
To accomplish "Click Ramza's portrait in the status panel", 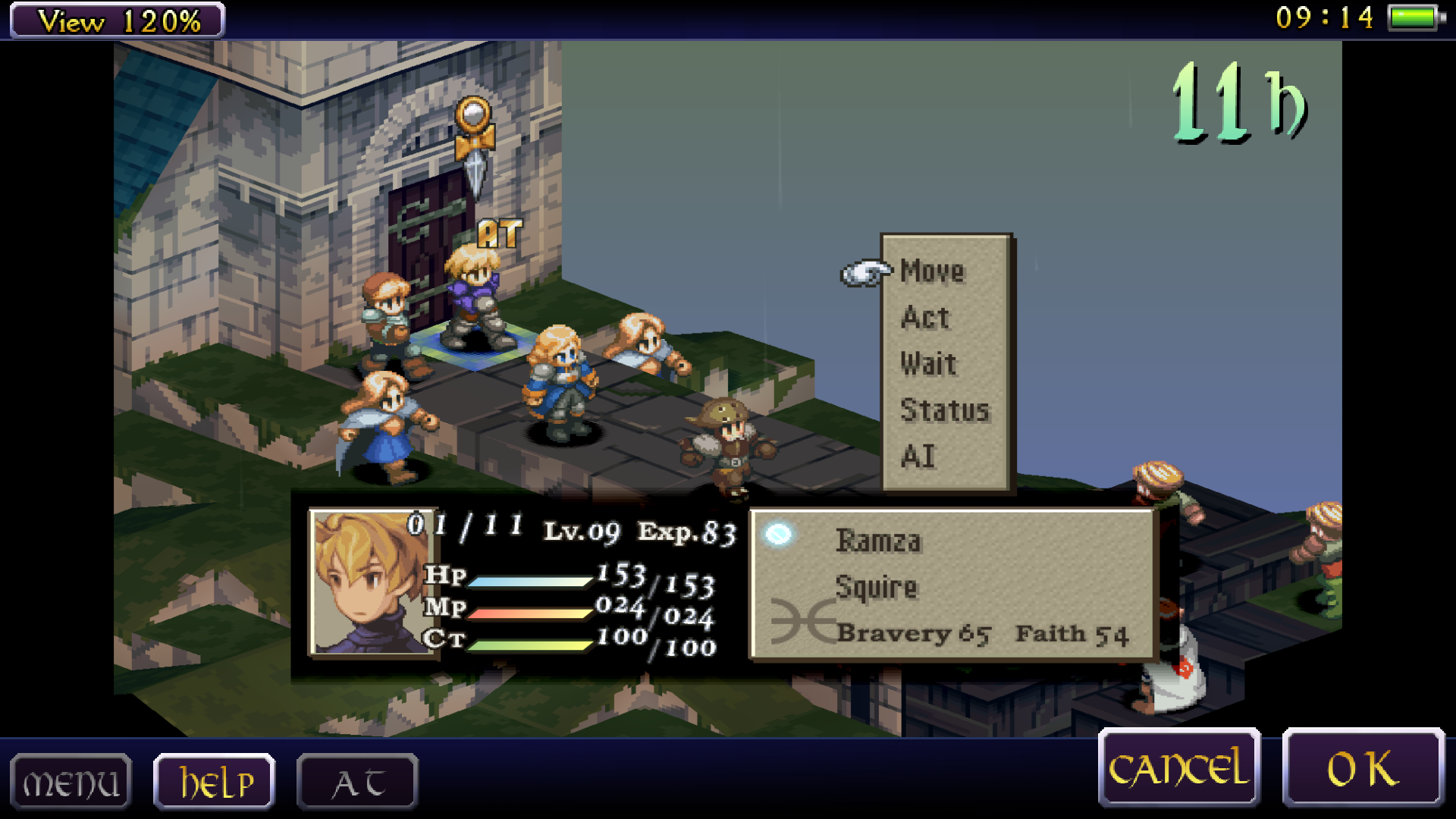I will tap(373, 582).
